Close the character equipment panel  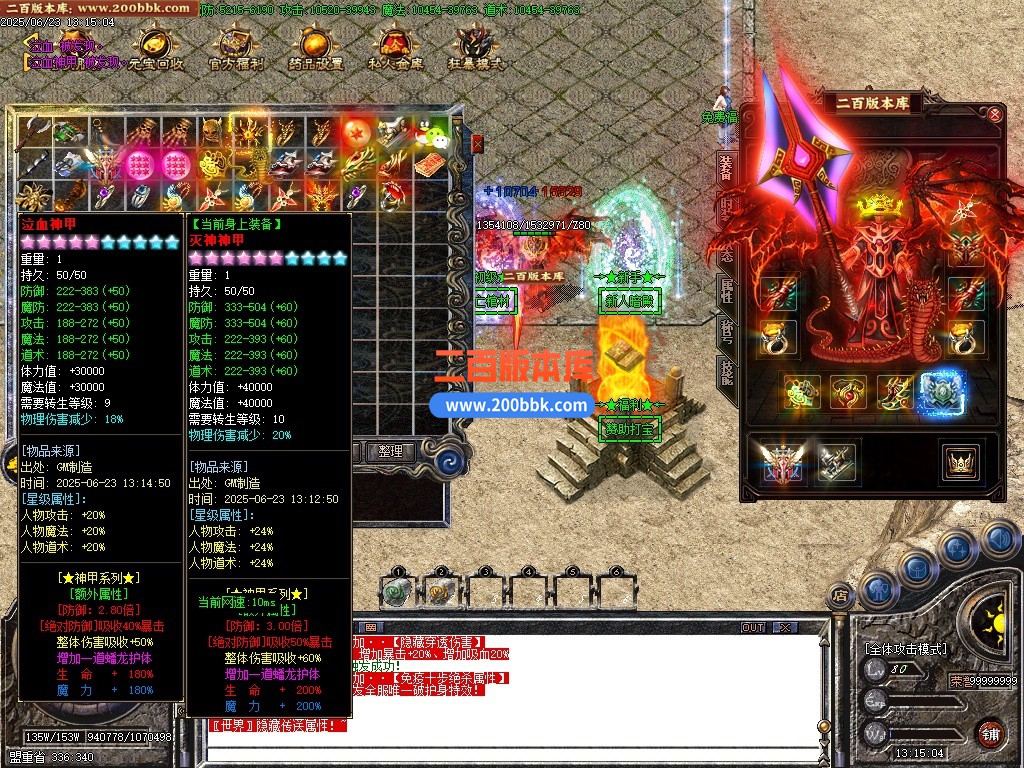click(995, 114)
